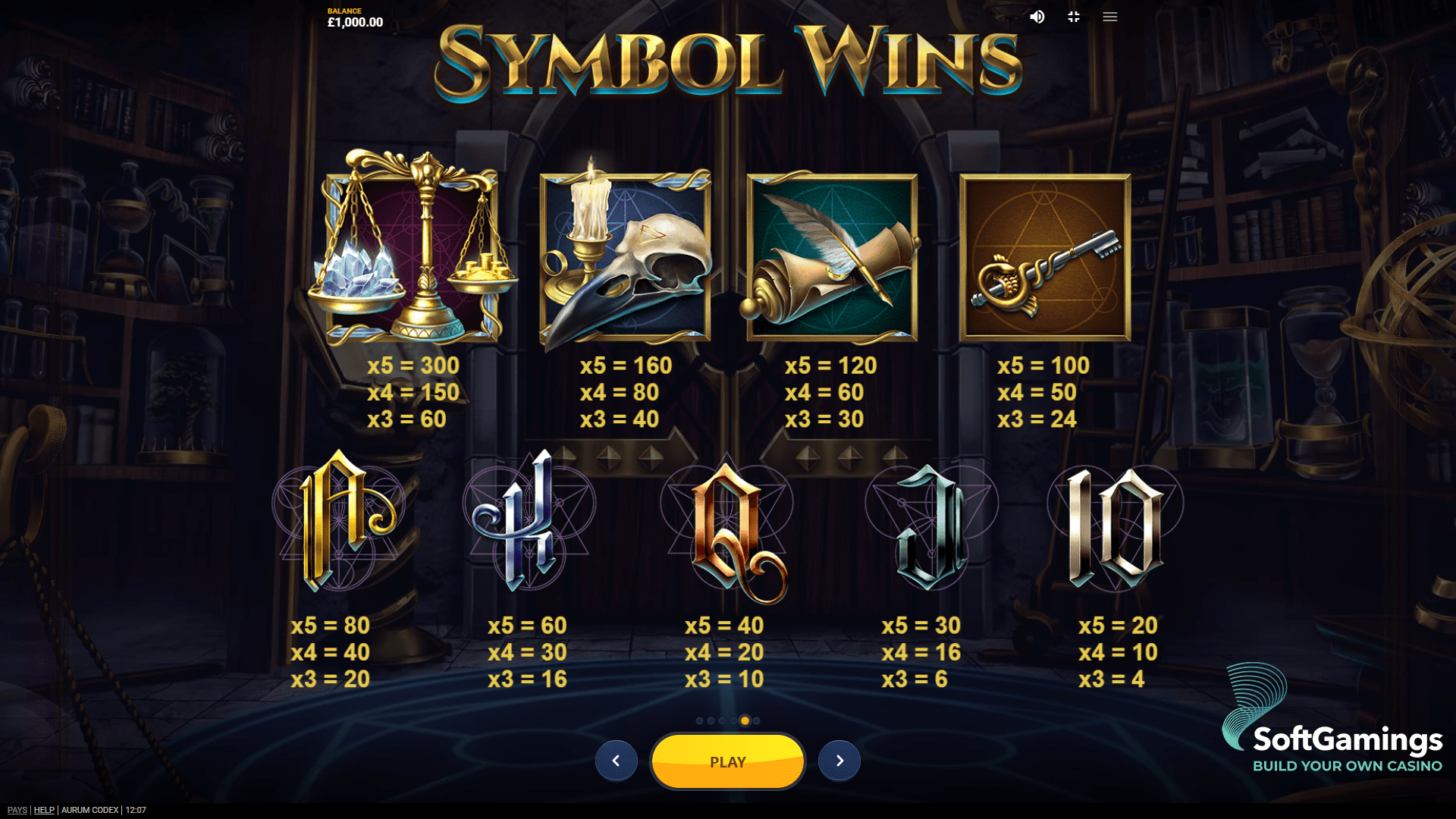Toggle fullscreen mode

pyautogui.click(x=1073, y=17)
